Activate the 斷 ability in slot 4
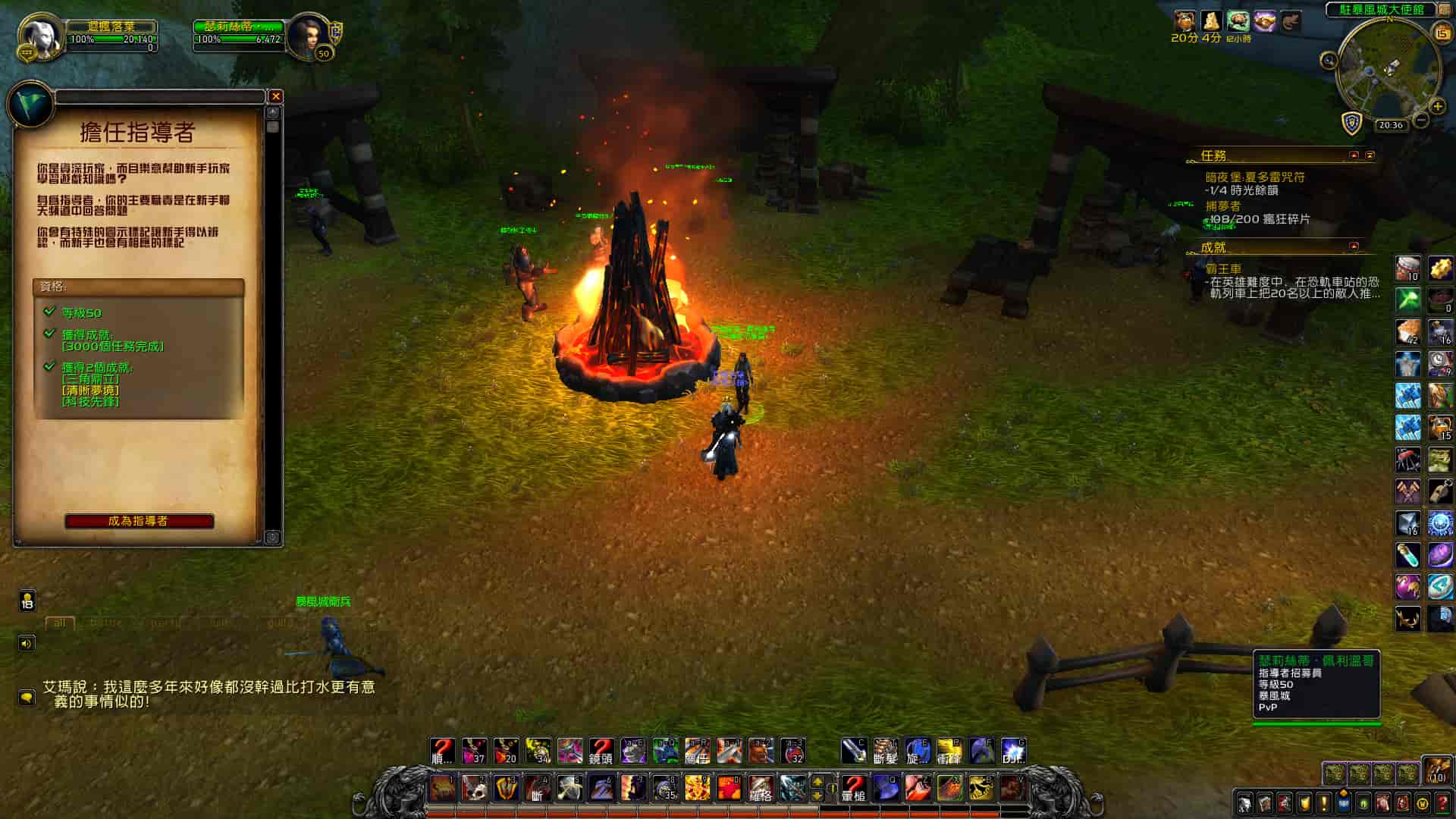Viewport: 1456px width, 819px height. (x=538, y=789)
